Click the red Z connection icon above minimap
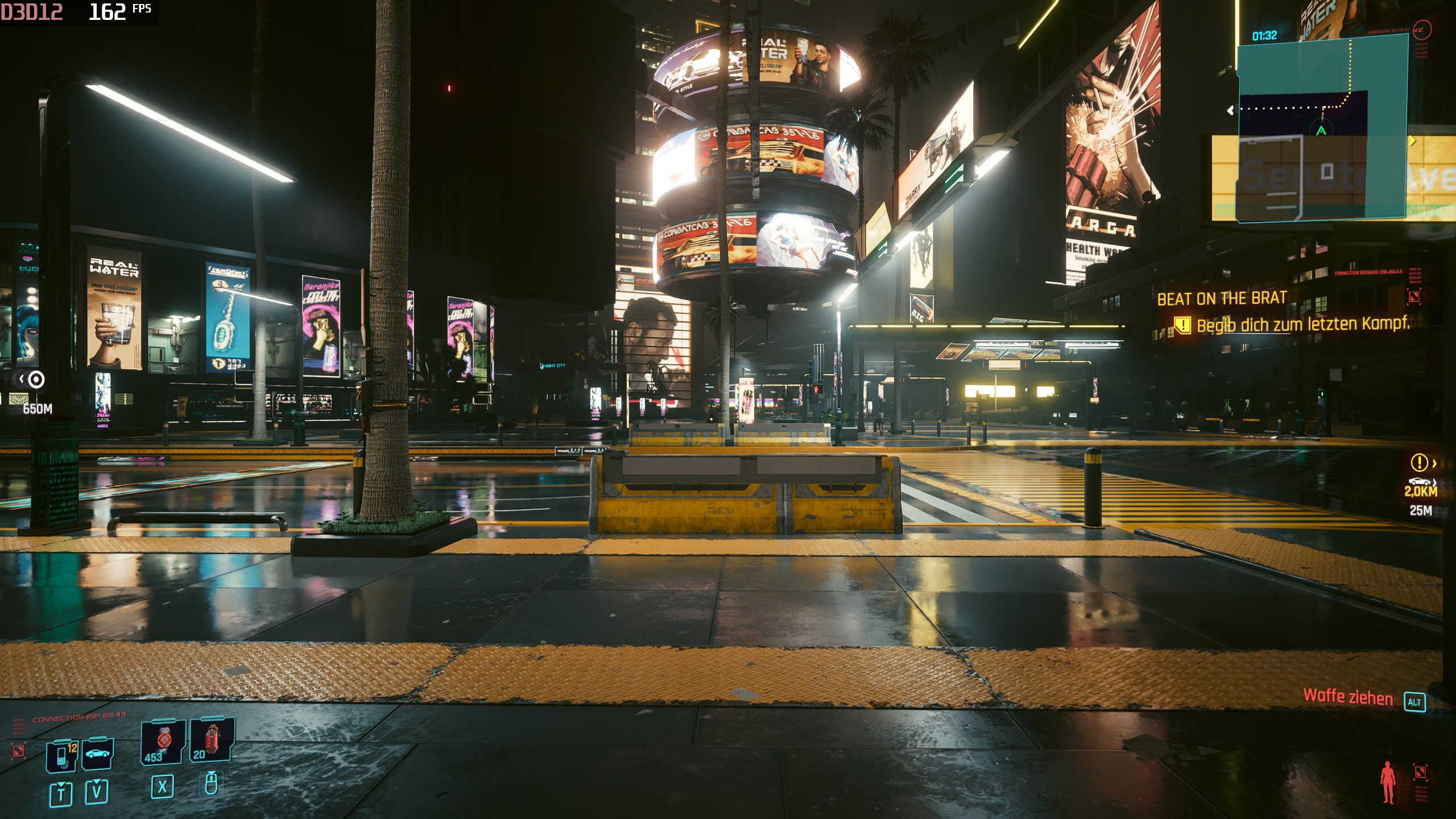This screenshot has width=1456, height=819. pos(1421,30)
